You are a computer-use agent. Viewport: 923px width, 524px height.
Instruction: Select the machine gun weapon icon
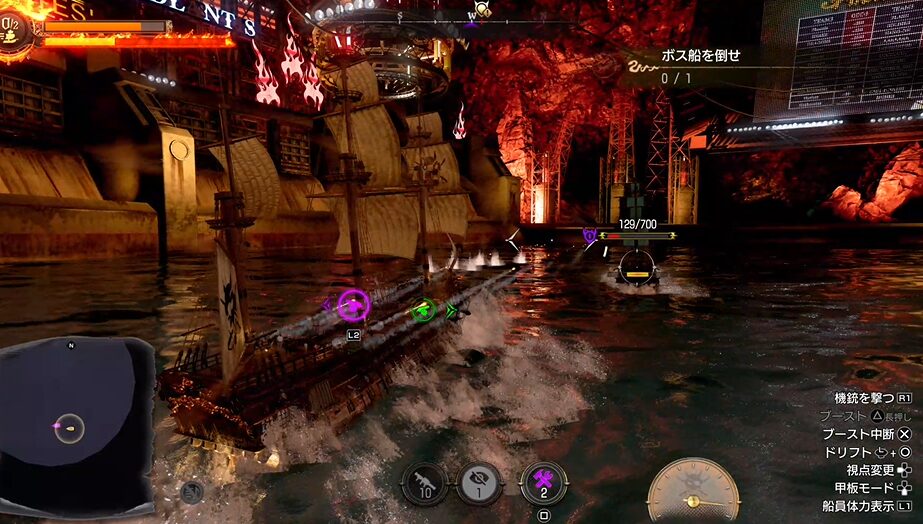(x=425, y=482)
